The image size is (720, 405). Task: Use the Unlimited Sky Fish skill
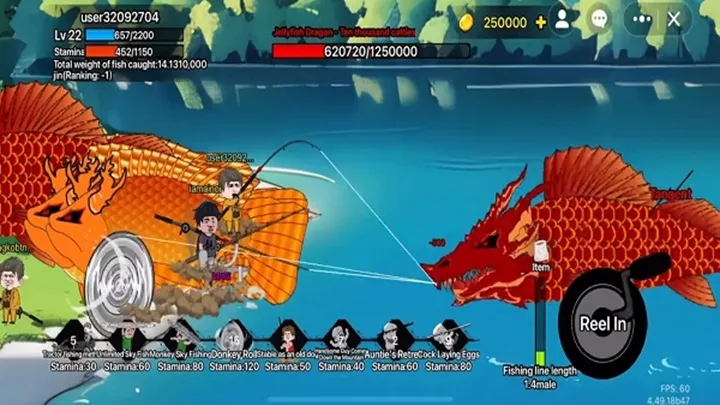tap(128, 337)
